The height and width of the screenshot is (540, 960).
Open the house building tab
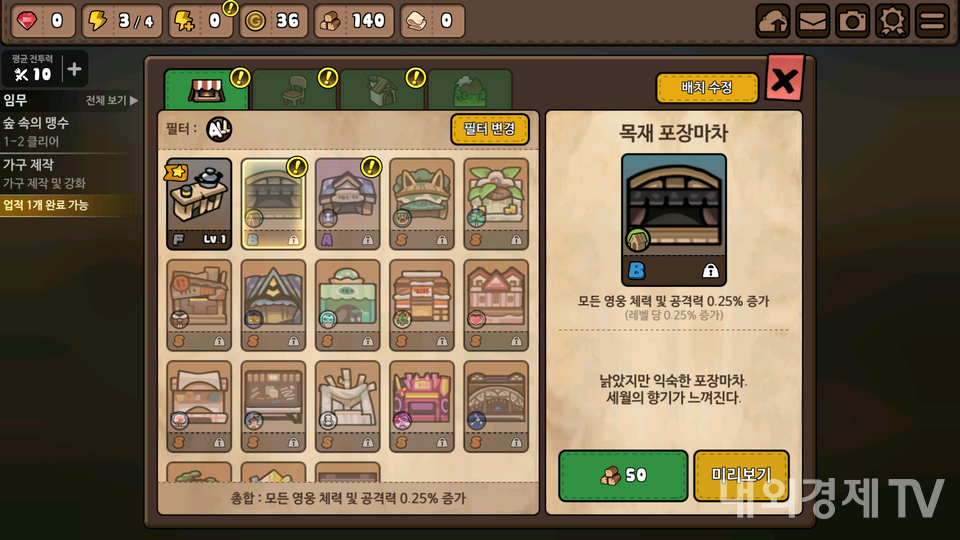point(381,90)
